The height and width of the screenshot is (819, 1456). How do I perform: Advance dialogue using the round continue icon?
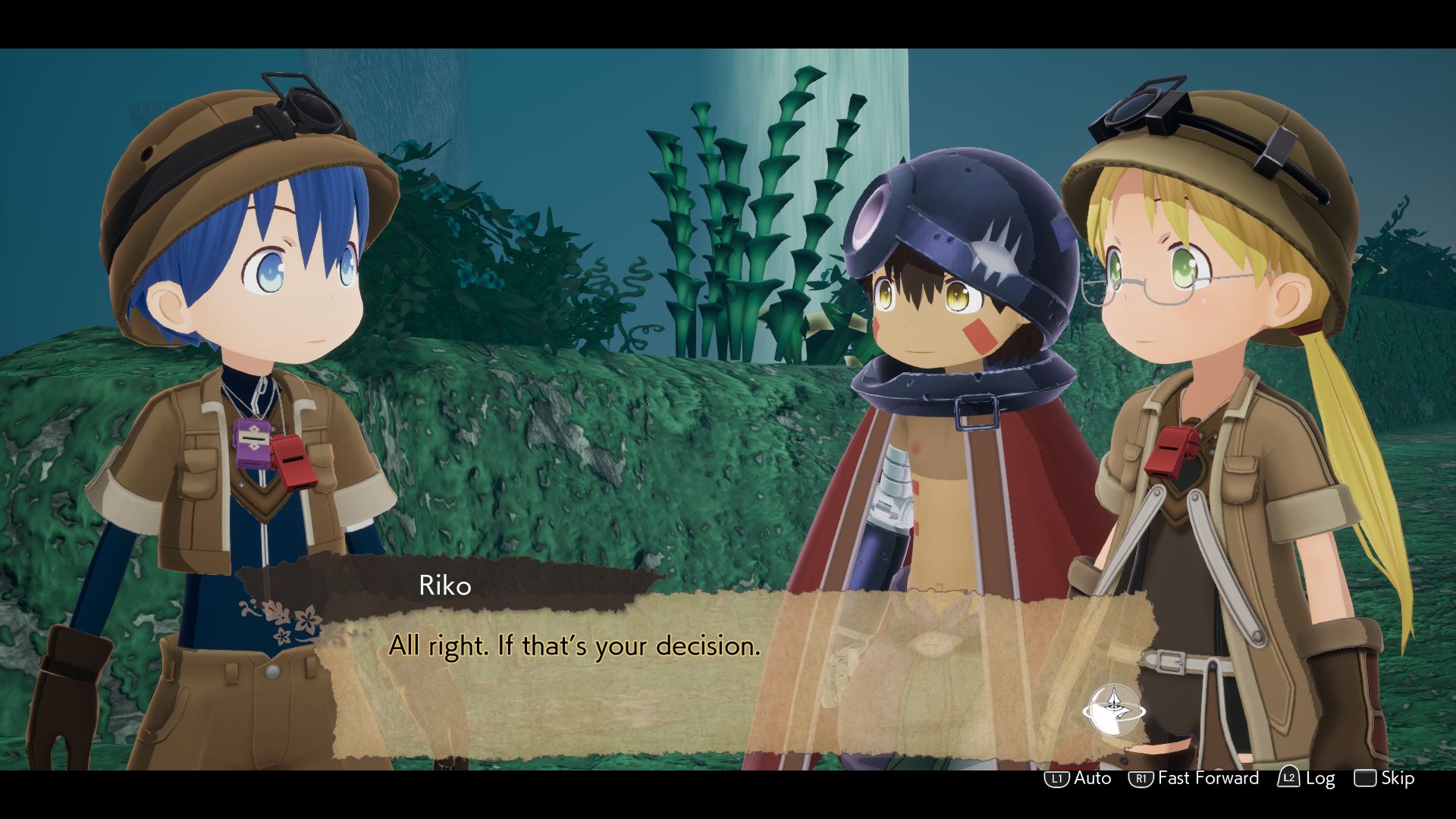pyautogui.click(x=1113, y=711)
